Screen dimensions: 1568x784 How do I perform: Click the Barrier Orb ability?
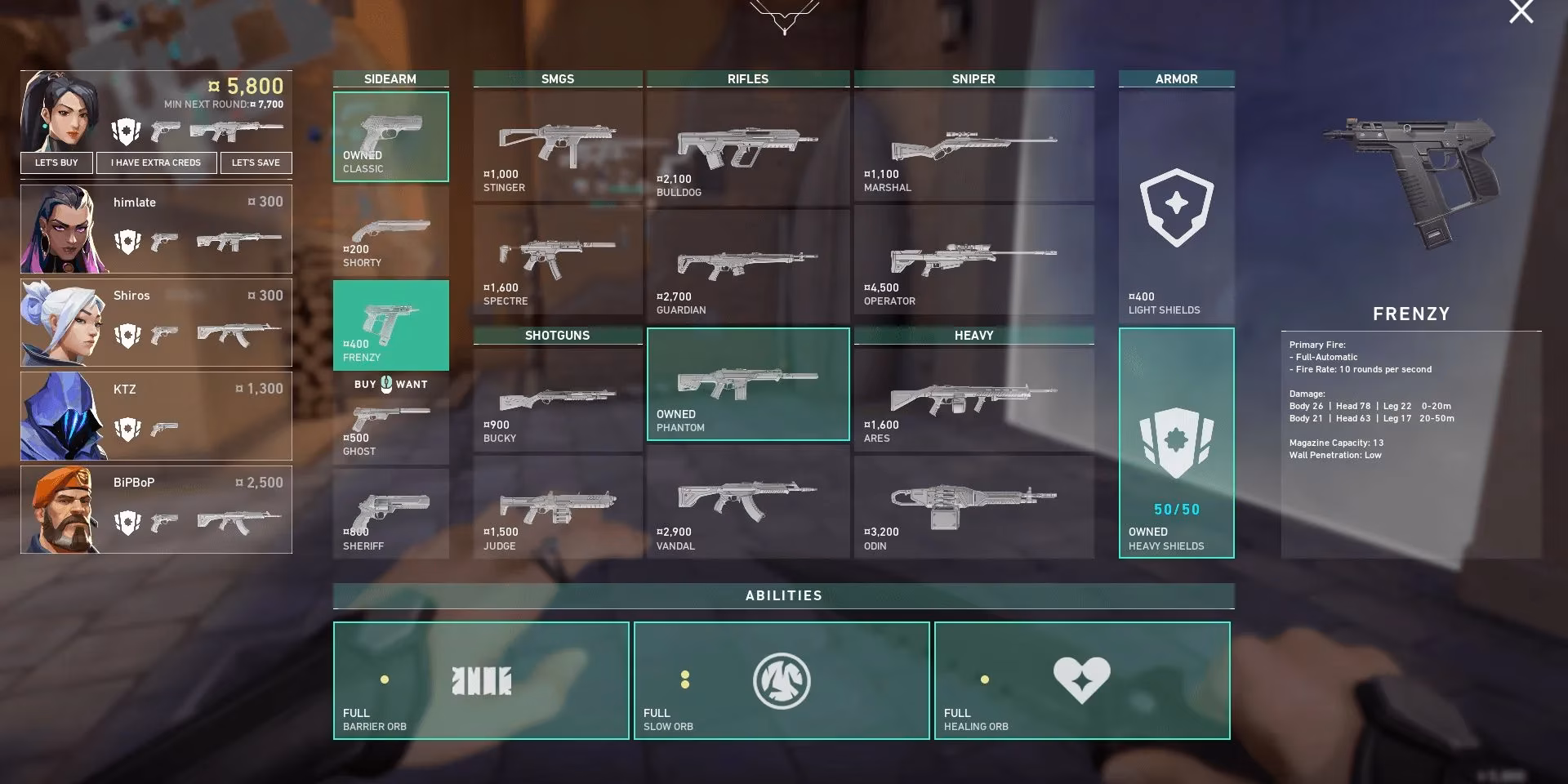click(x=481, y=680)
